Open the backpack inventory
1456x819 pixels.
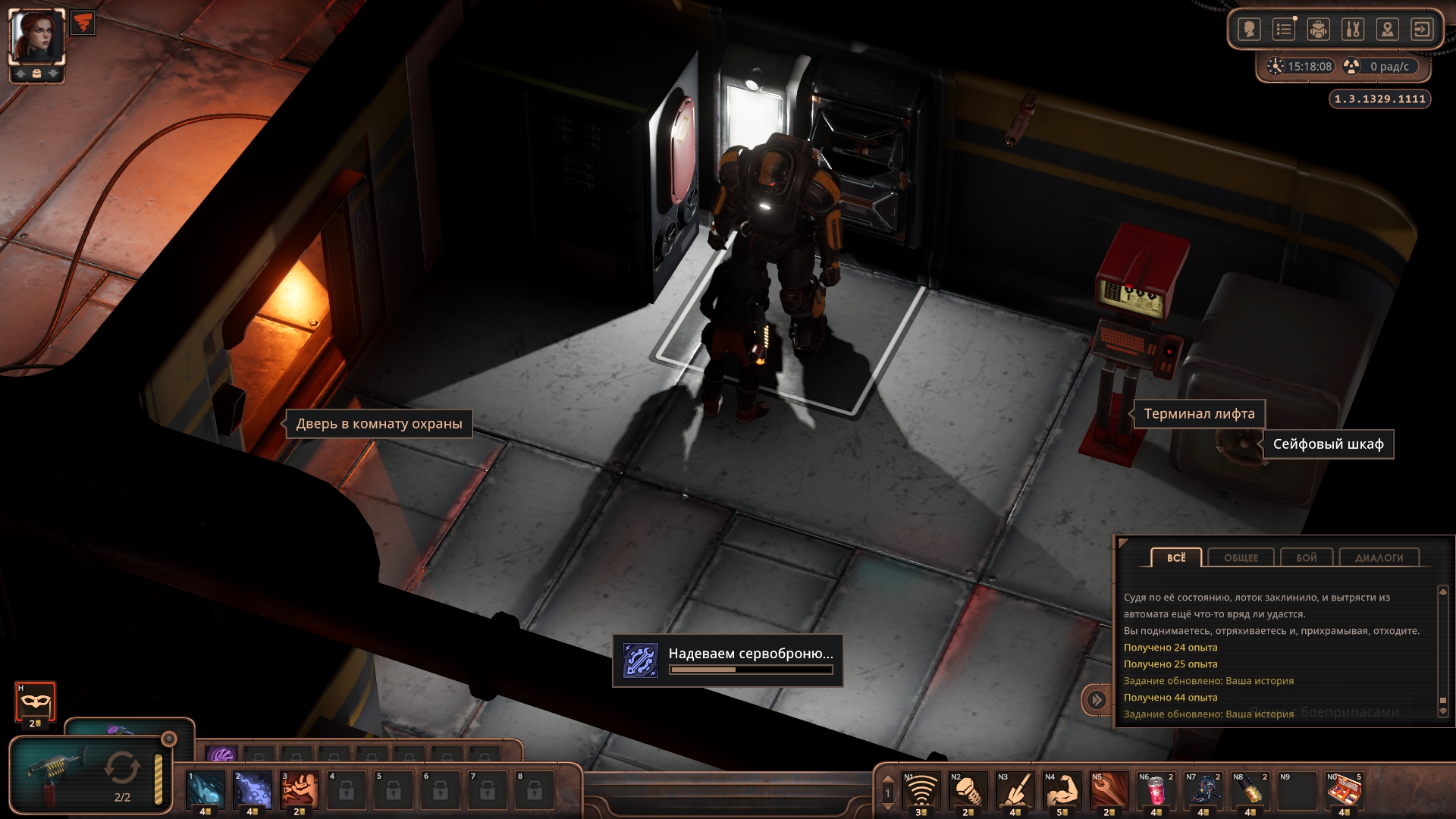pos(1319,30)
